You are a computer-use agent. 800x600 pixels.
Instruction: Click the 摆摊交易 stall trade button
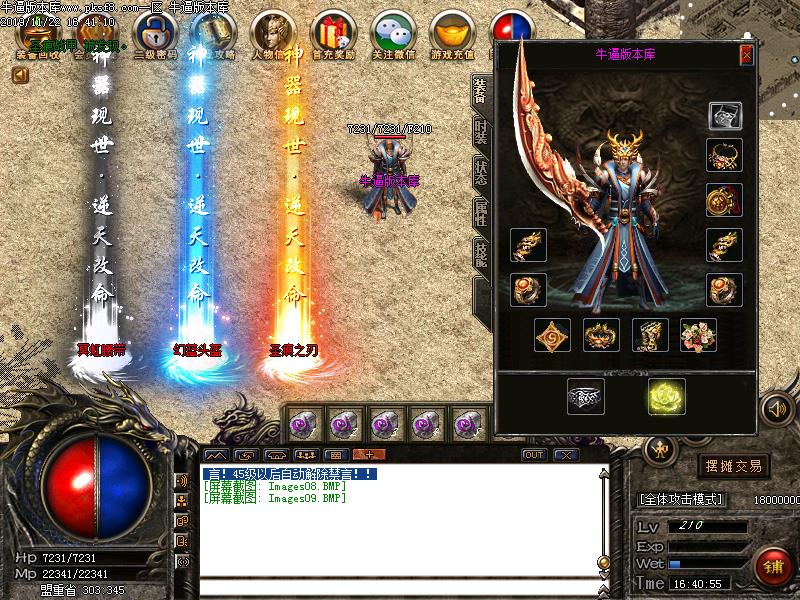[735, 465]
